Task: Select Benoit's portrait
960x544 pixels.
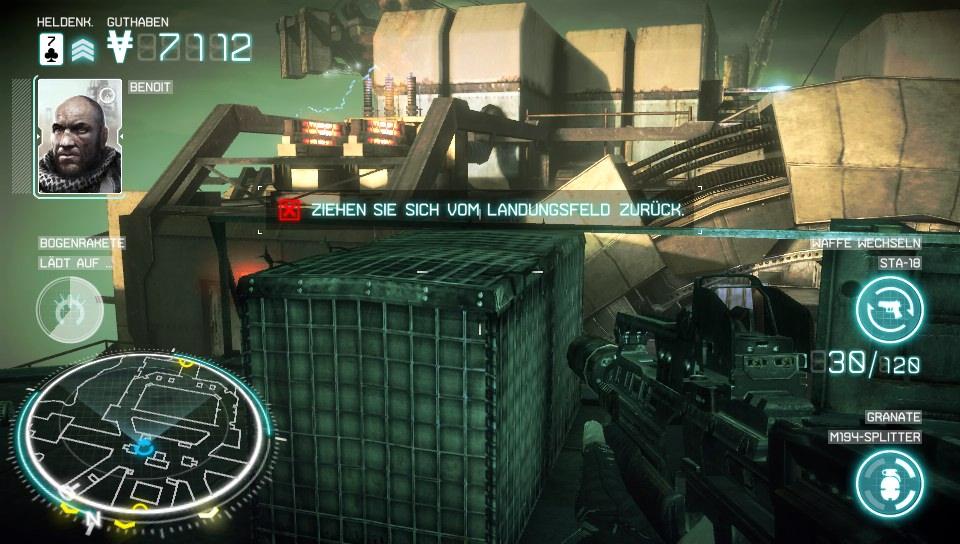Action: 79,137
